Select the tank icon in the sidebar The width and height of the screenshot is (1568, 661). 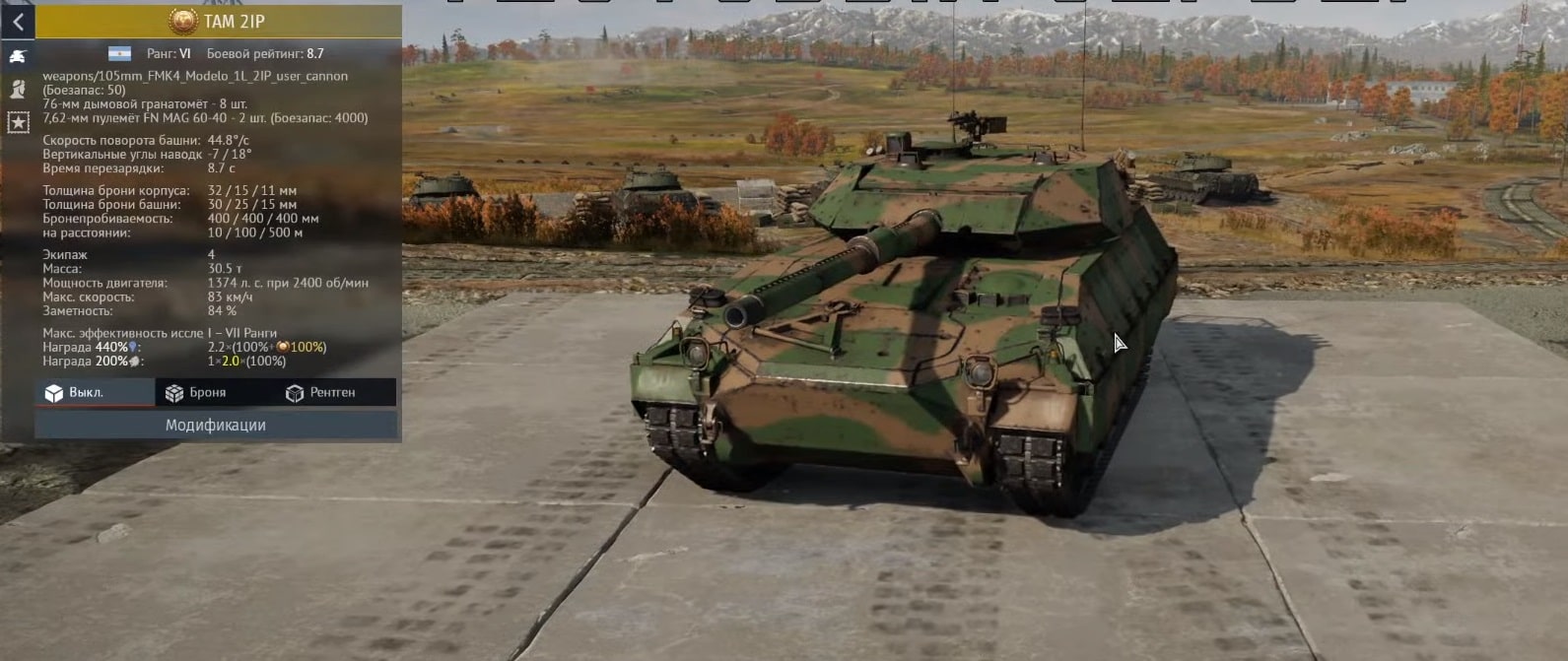pos(18,56)
